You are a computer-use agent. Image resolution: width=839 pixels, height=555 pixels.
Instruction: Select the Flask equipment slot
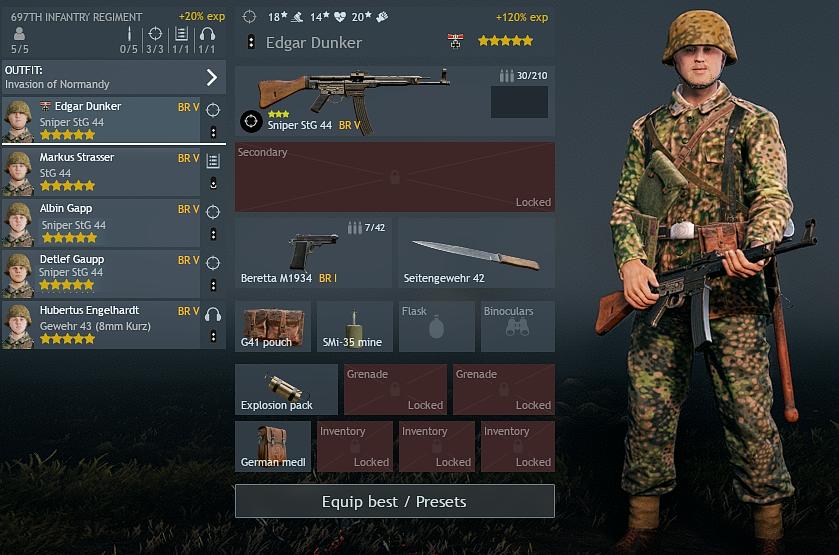pos(437,326)
